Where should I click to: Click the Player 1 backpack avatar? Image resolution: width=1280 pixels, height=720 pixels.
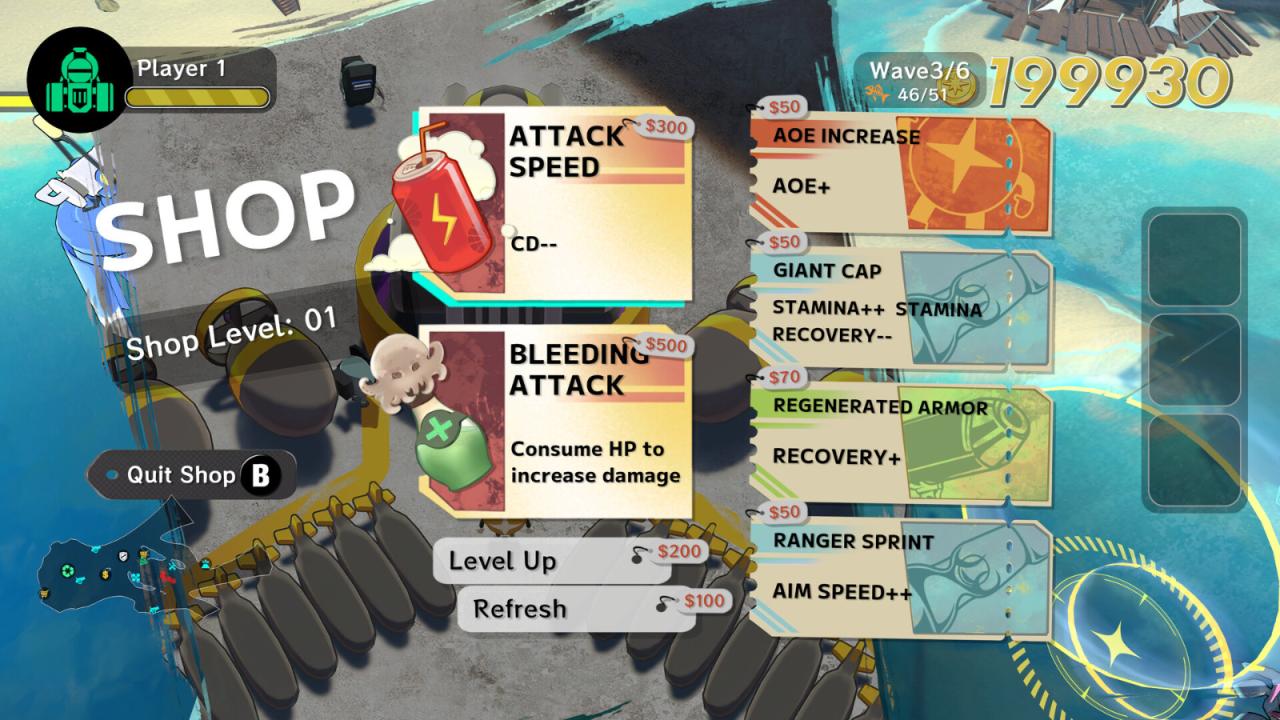[x=74, y=85]
